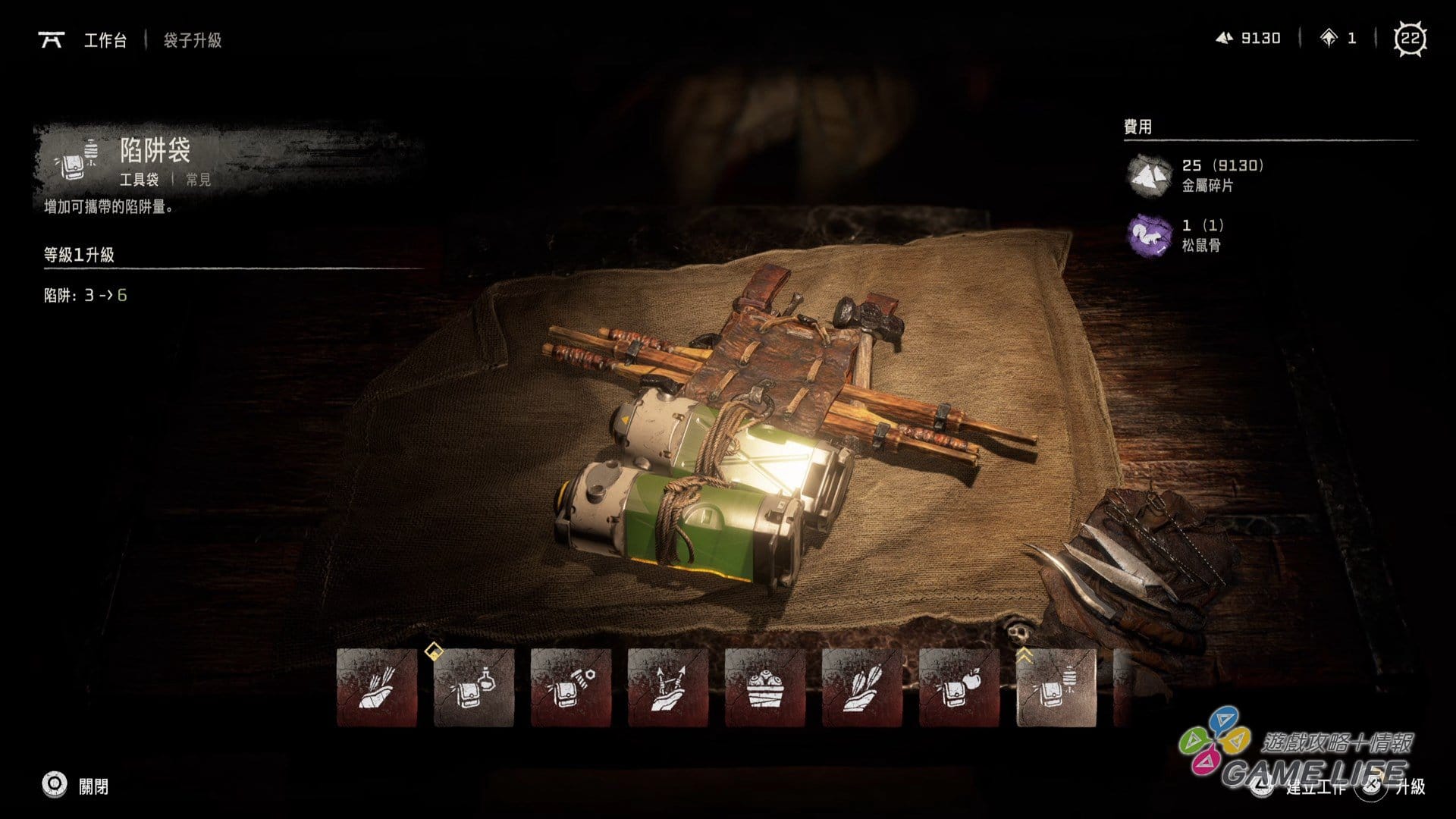1456x819 pixels.
Task: Choose the potion pouch upgrade
Action: 474,688
